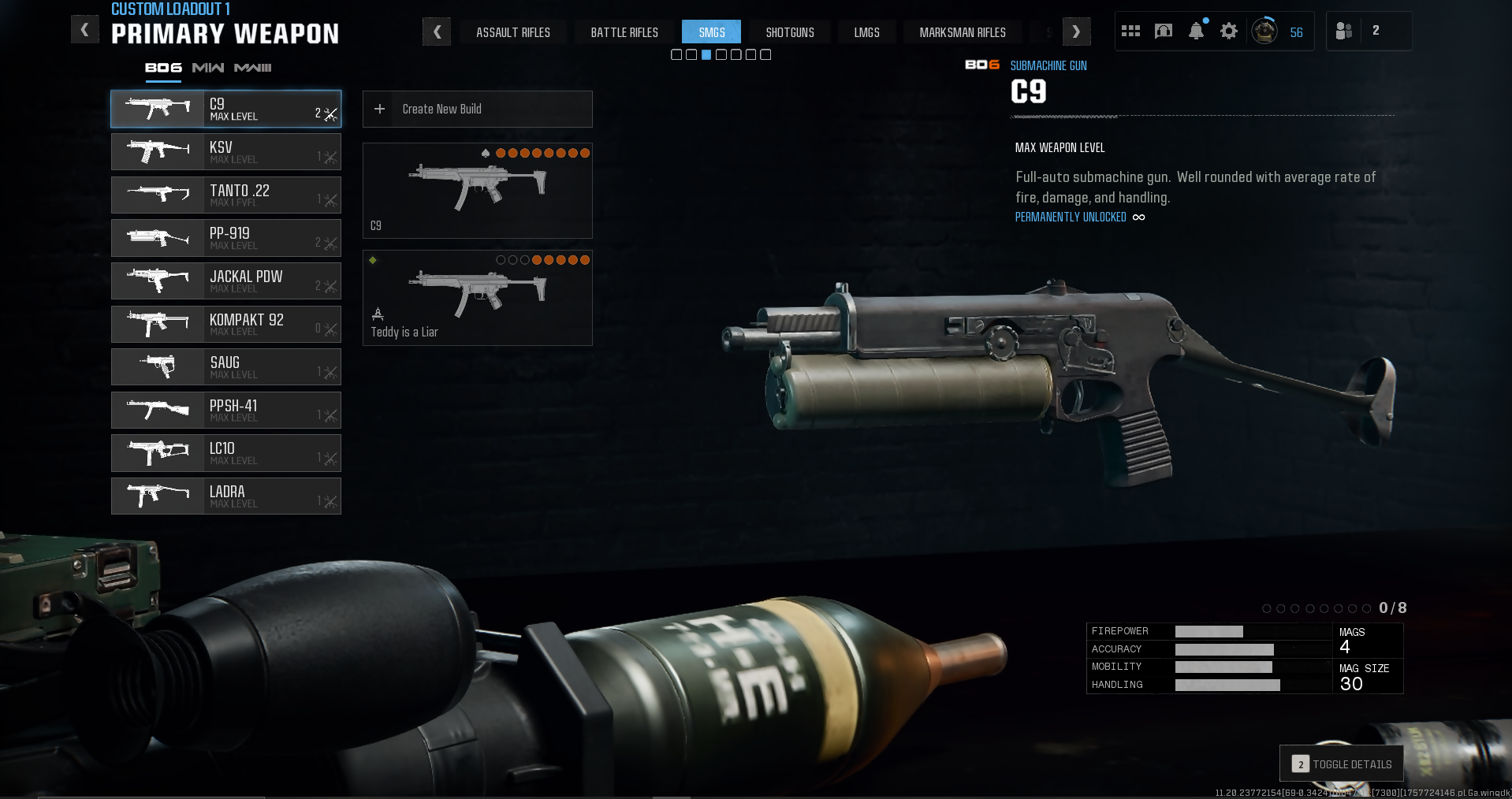Open the notifications bell

tap(1196, 32)
